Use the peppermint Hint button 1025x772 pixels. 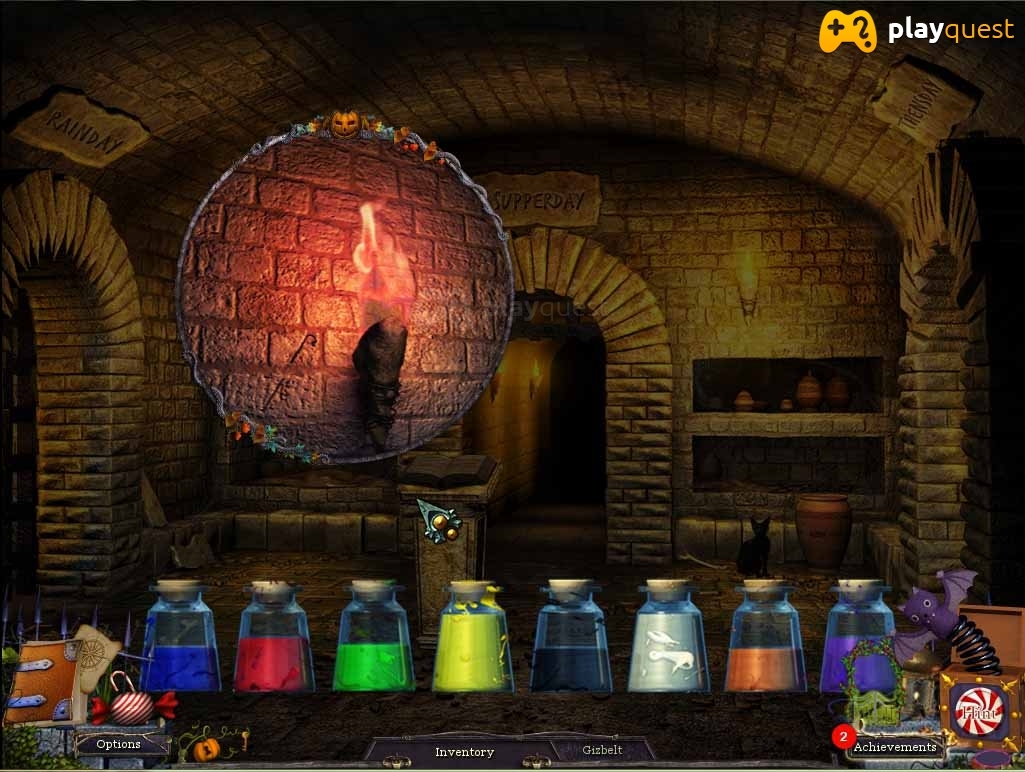point(978,713)
